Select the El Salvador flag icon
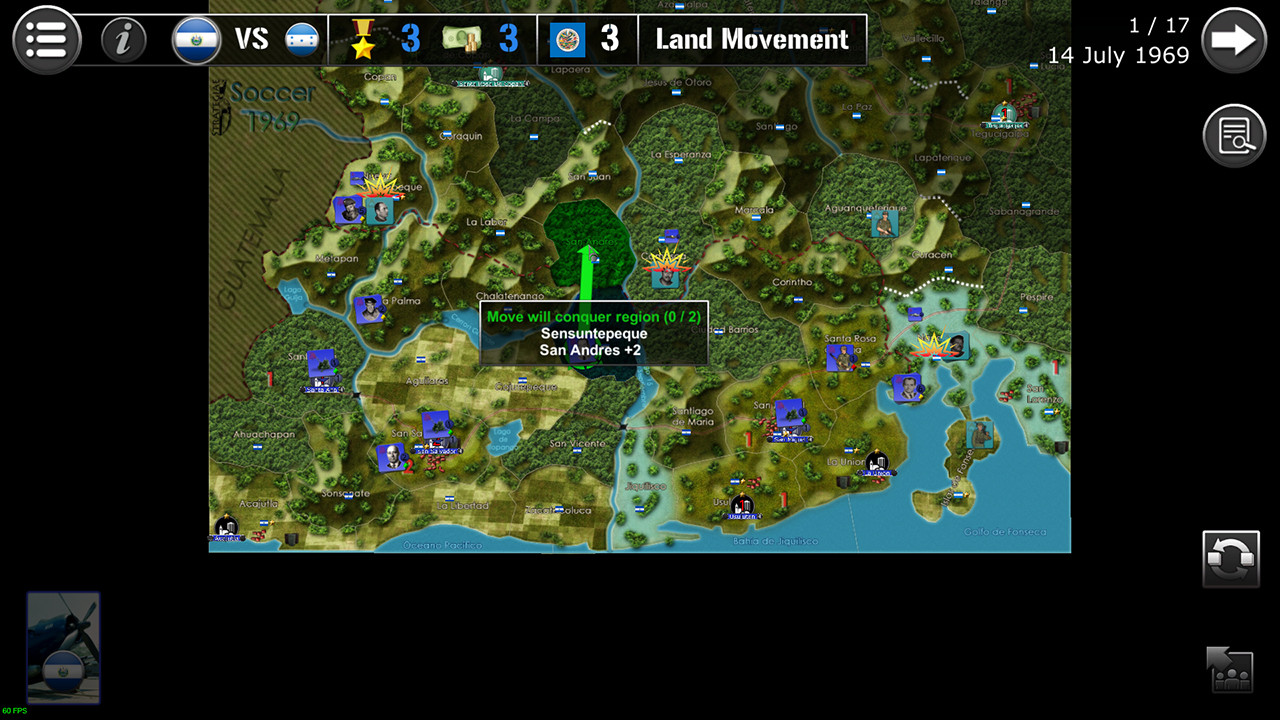Viewport: 1280px width, 720px height. coord(196,39)
